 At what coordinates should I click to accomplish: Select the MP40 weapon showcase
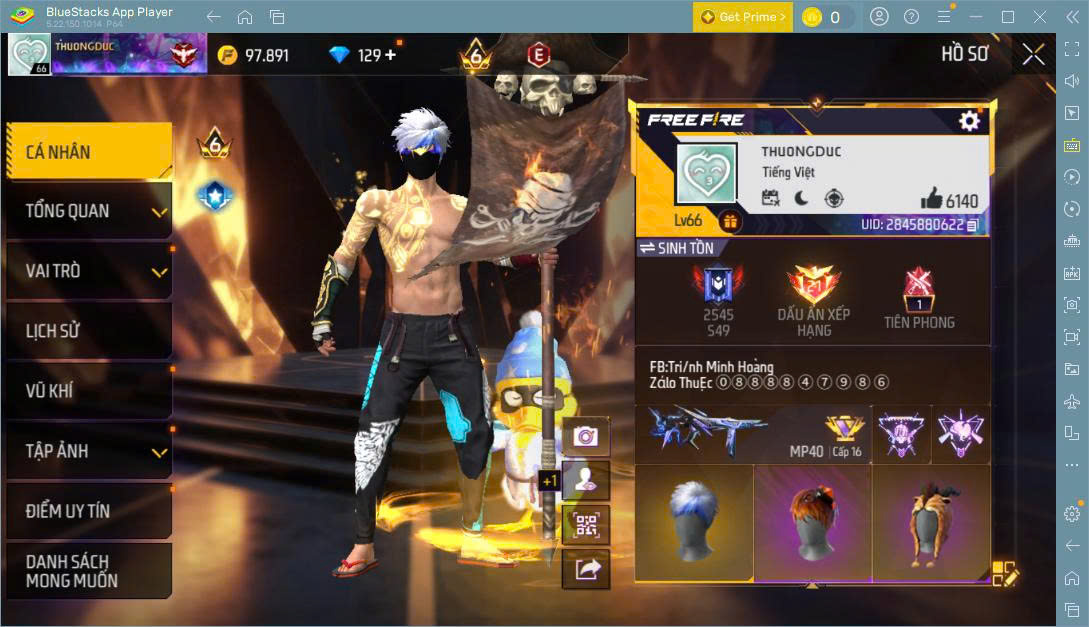tap(753, 434)
